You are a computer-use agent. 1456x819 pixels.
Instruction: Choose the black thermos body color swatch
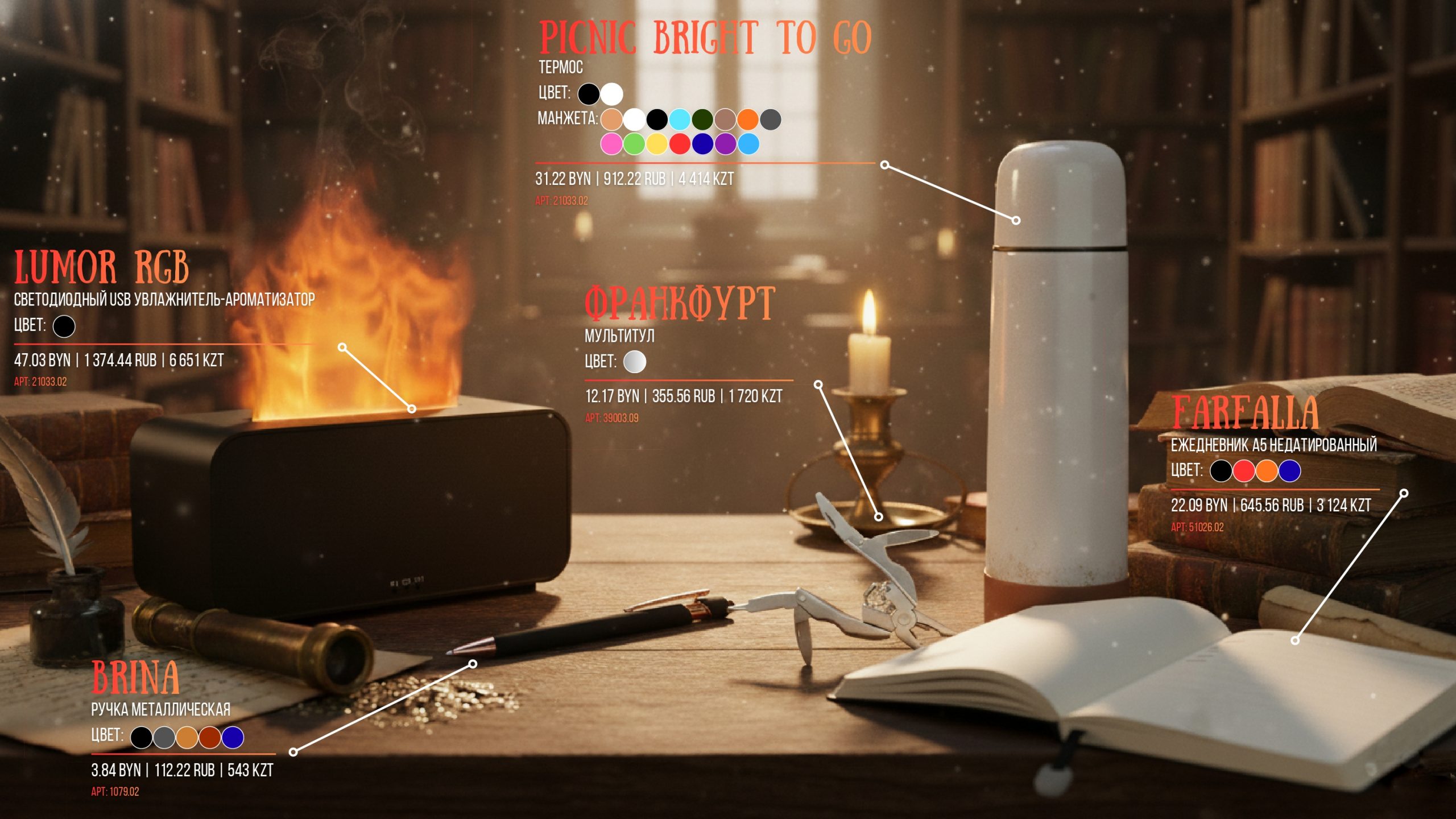click(x=589, y=94)
